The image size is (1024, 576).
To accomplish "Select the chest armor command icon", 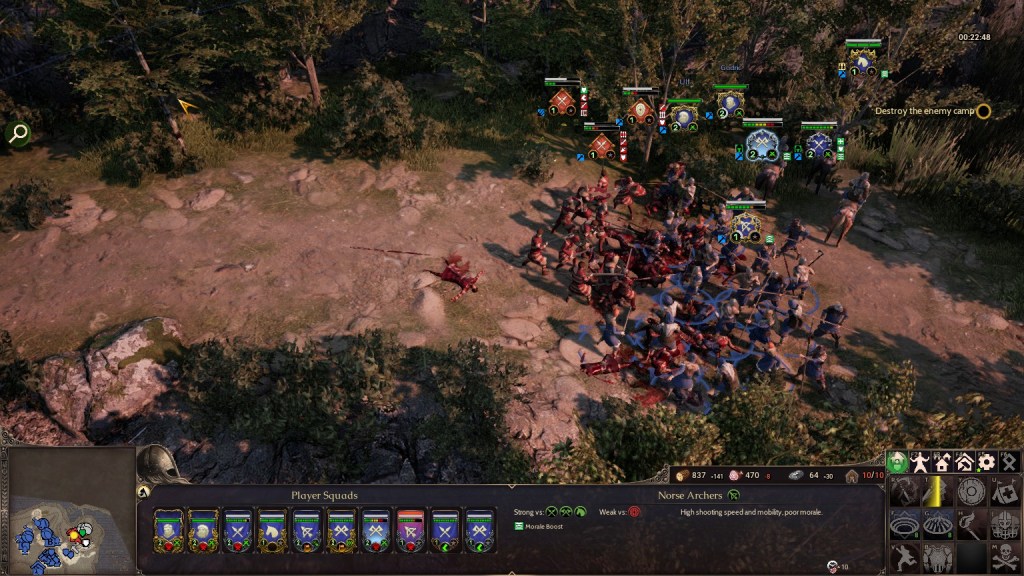I will (x=937, y=557).
